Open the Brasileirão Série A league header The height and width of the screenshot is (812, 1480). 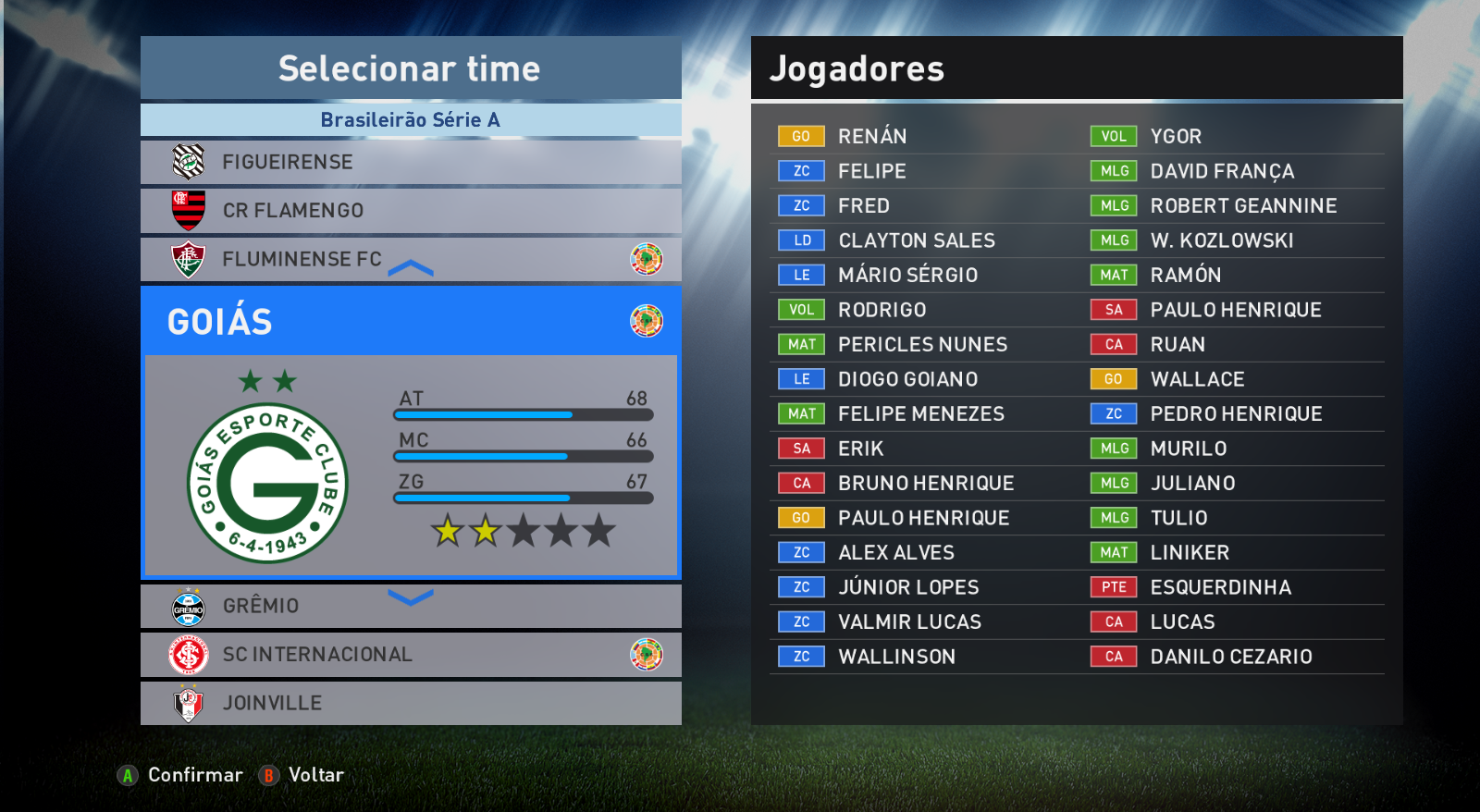pyautogui.click(x=410, y=119)
